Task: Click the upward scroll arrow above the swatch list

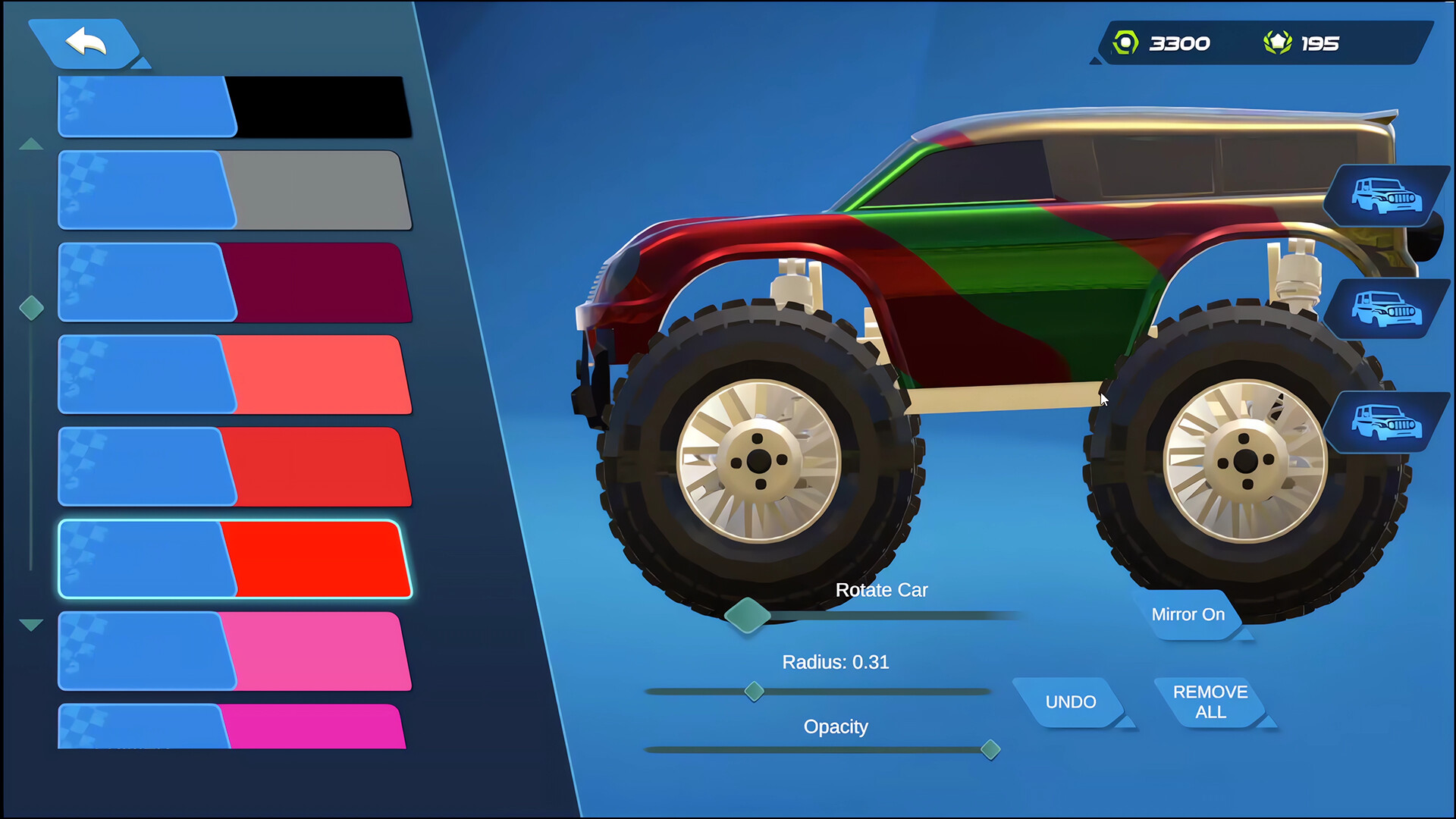Action: (x=31, y=143)
